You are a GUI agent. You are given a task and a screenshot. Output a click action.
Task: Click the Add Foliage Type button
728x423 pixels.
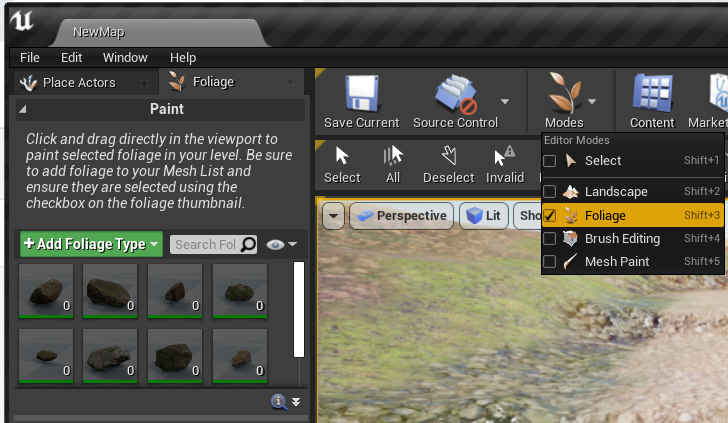[91, 244]
